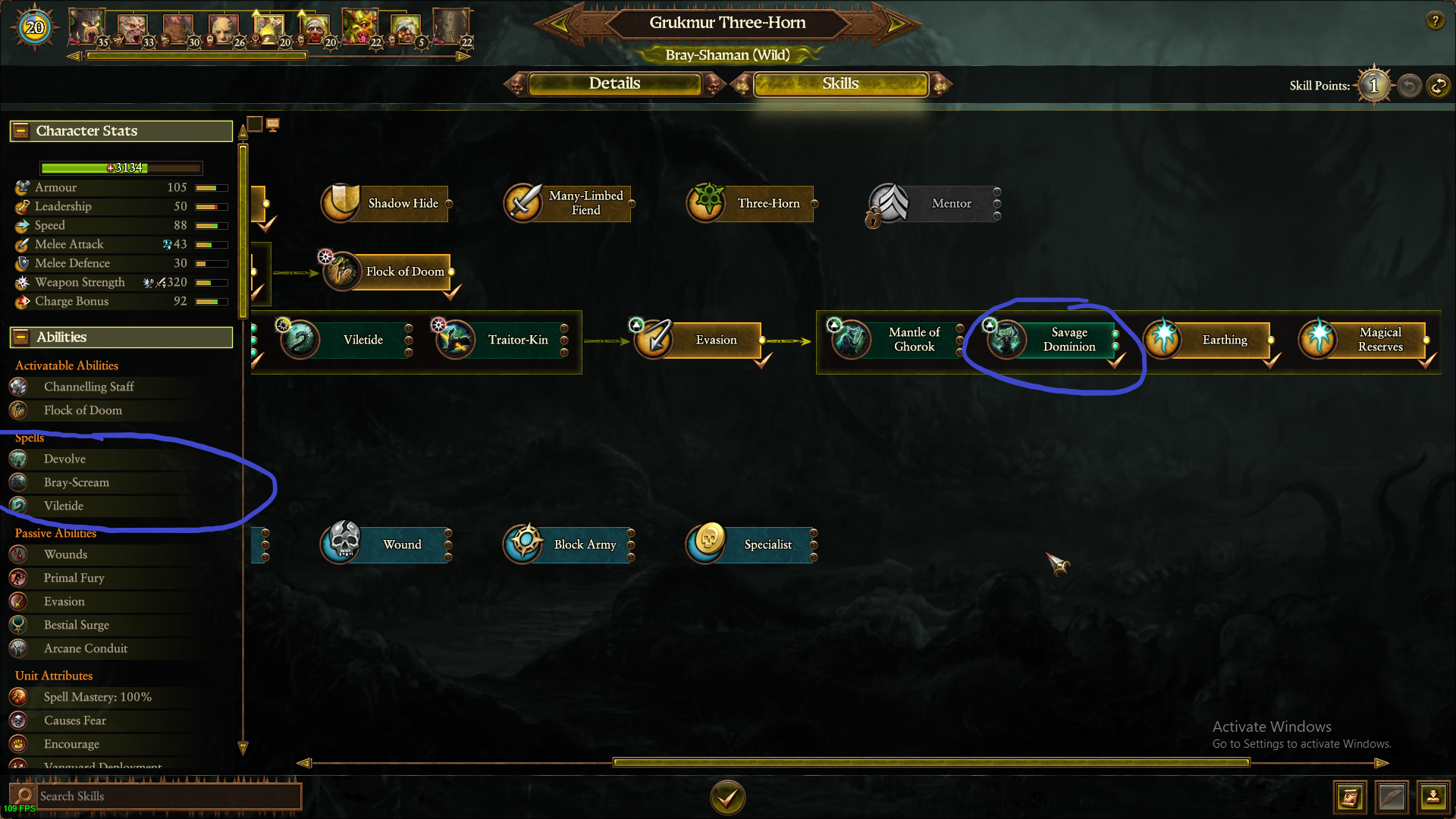The width and height of the screenshot is (1456, 819).
Task: Open the Skills tab
Action: (840, 83)
